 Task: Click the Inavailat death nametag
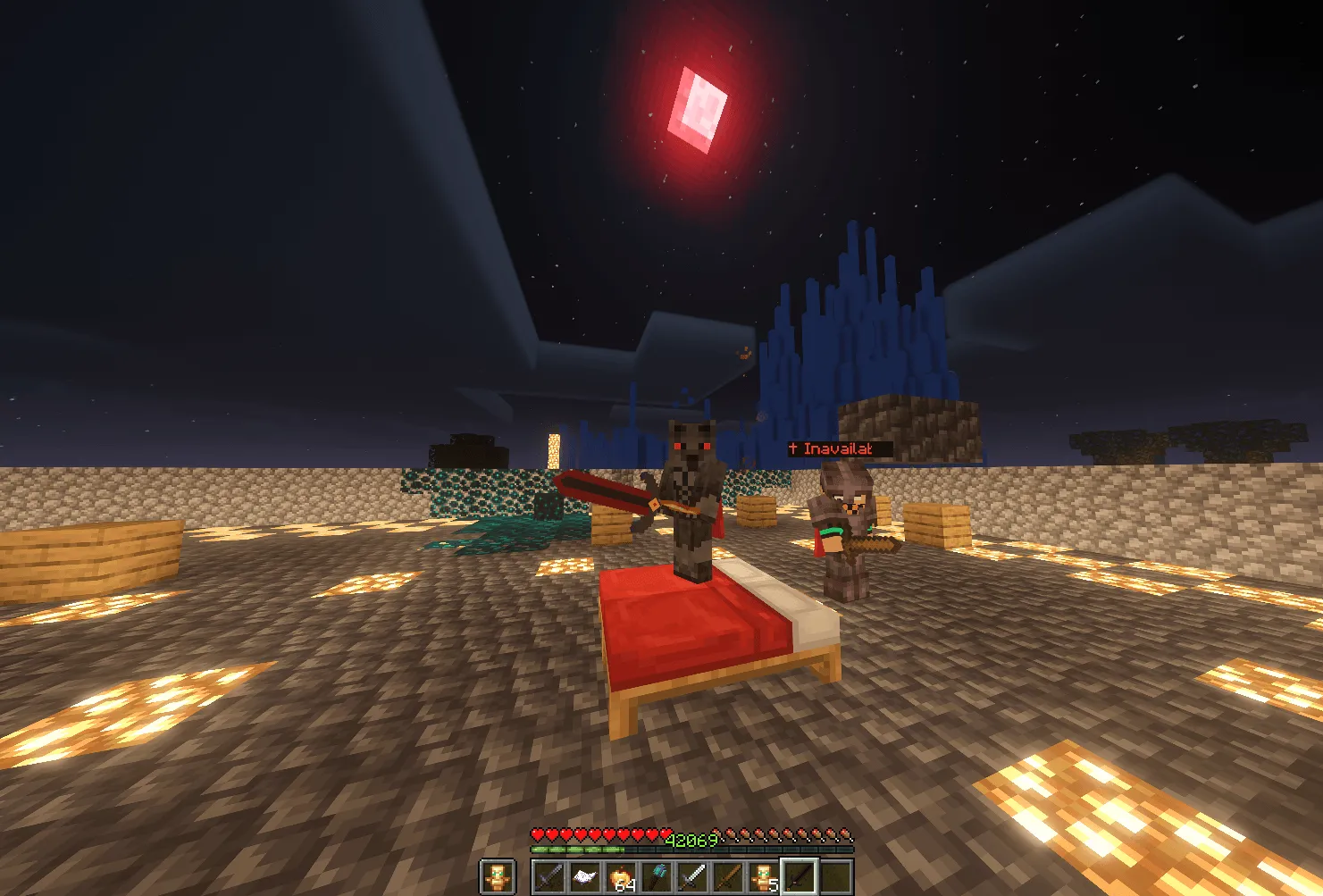click(x=830, y=449)
